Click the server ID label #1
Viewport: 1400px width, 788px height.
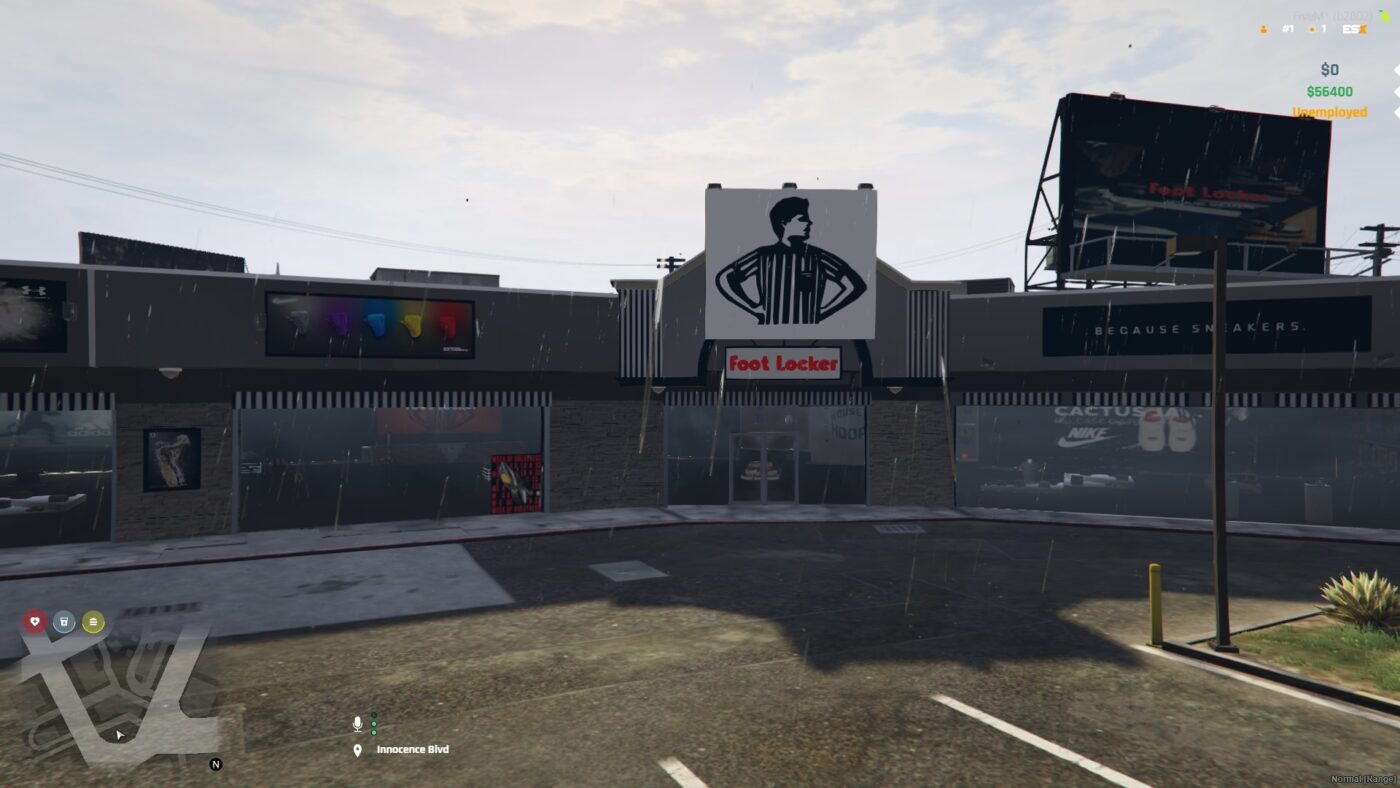coord(1288,29)
